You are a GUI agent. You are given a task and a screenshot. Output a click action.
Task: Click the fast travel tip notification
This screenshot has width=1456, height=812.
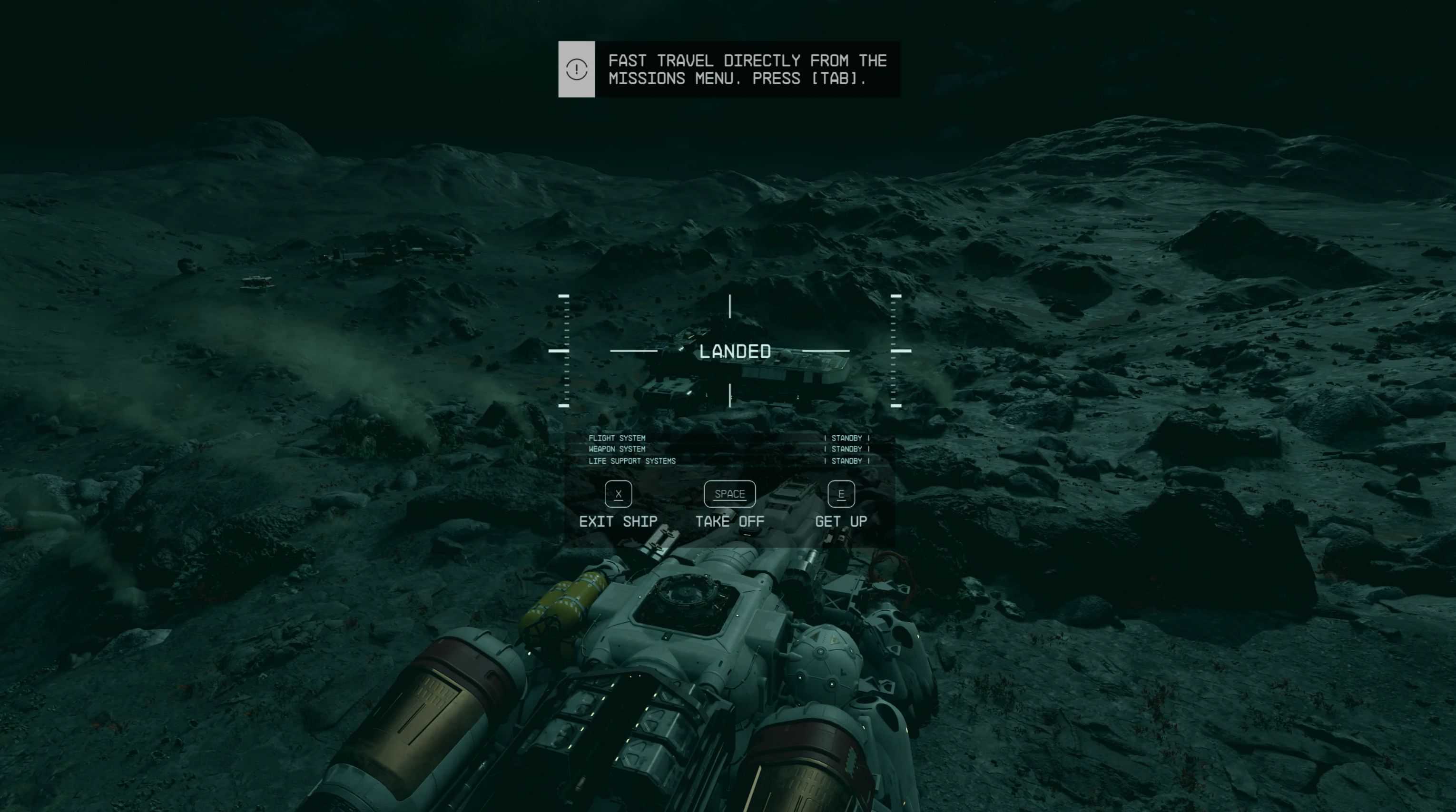[729, 69]
